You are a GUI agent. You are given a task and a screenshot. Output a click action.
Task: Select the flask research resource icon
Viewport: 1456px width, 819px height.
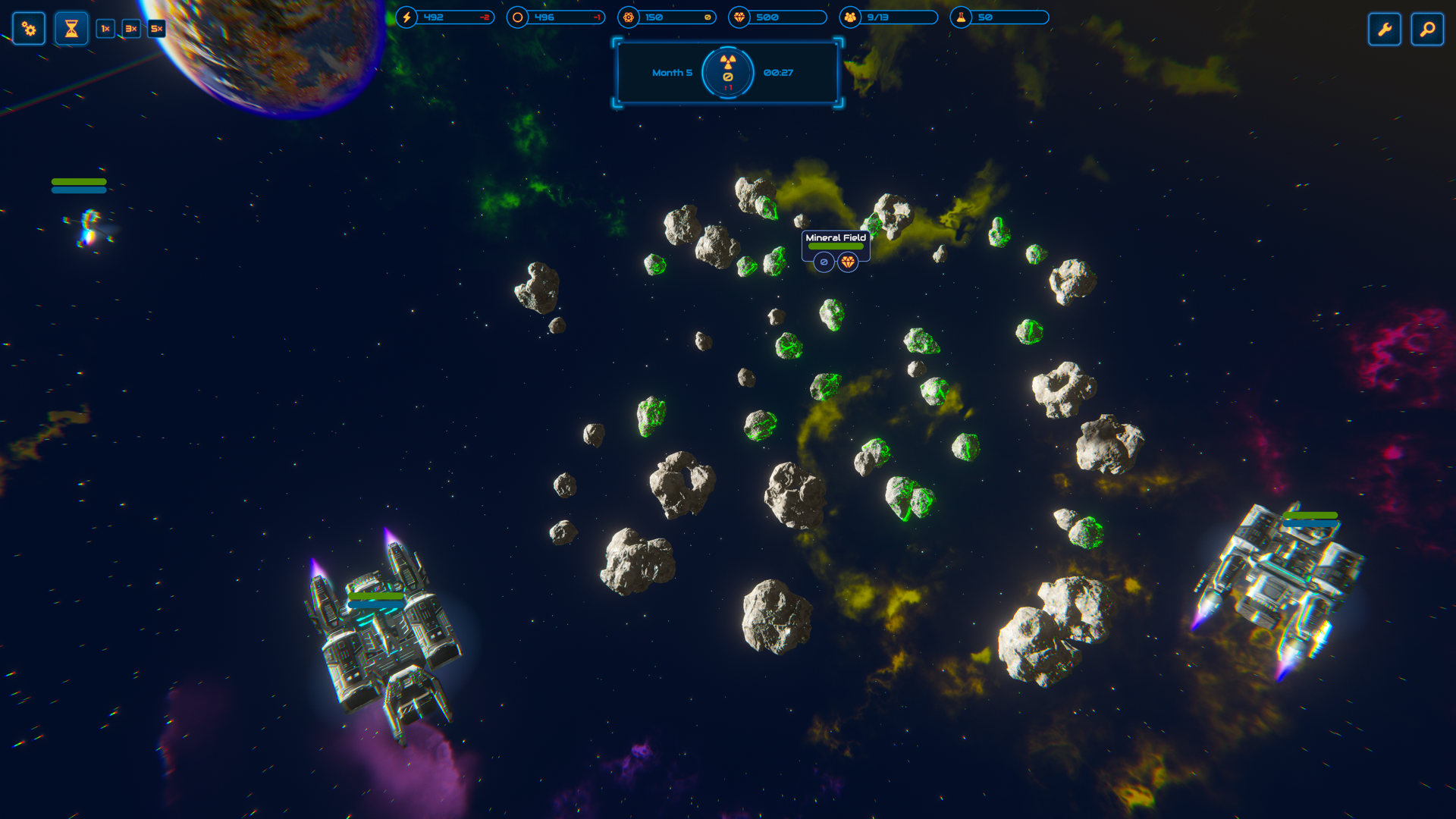(961, 17)
